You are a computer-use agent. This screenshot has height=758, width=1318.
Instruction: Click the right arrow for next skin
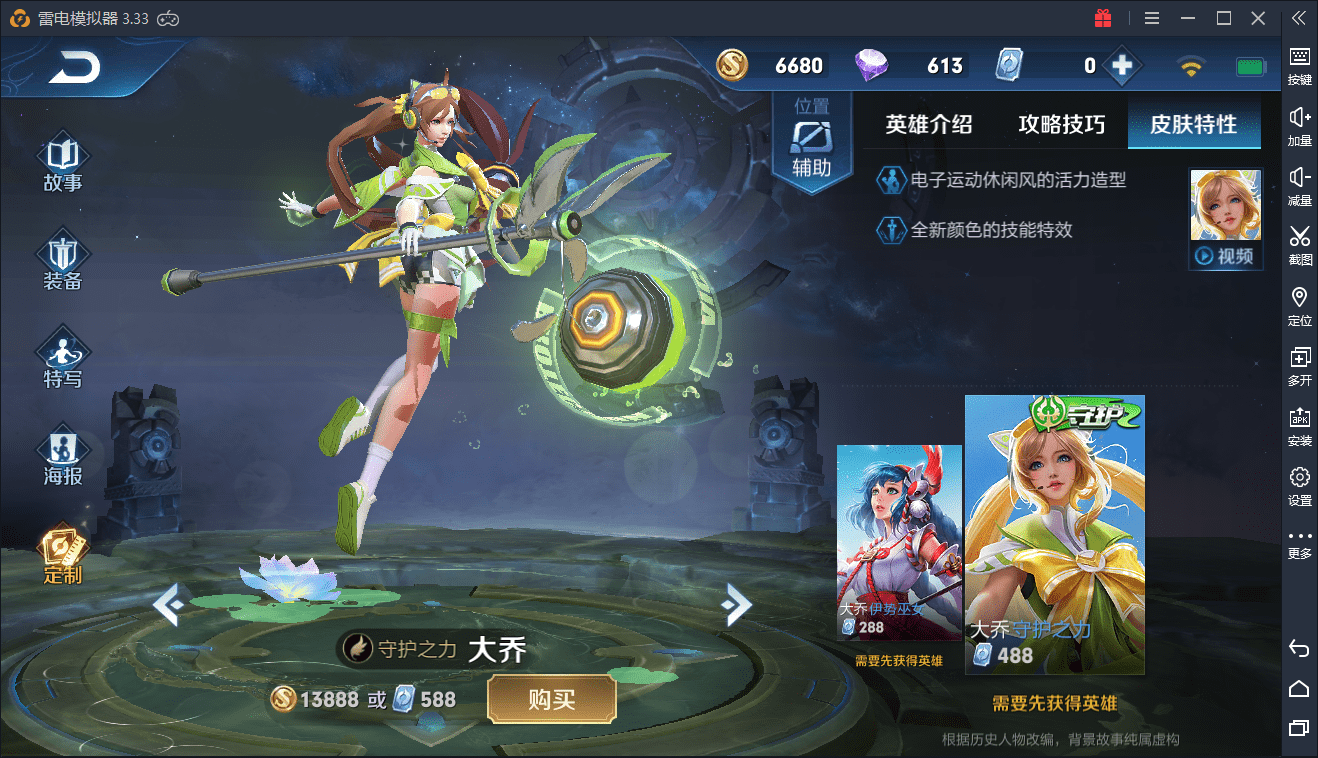pyautogui.click(x=738, y=606)
